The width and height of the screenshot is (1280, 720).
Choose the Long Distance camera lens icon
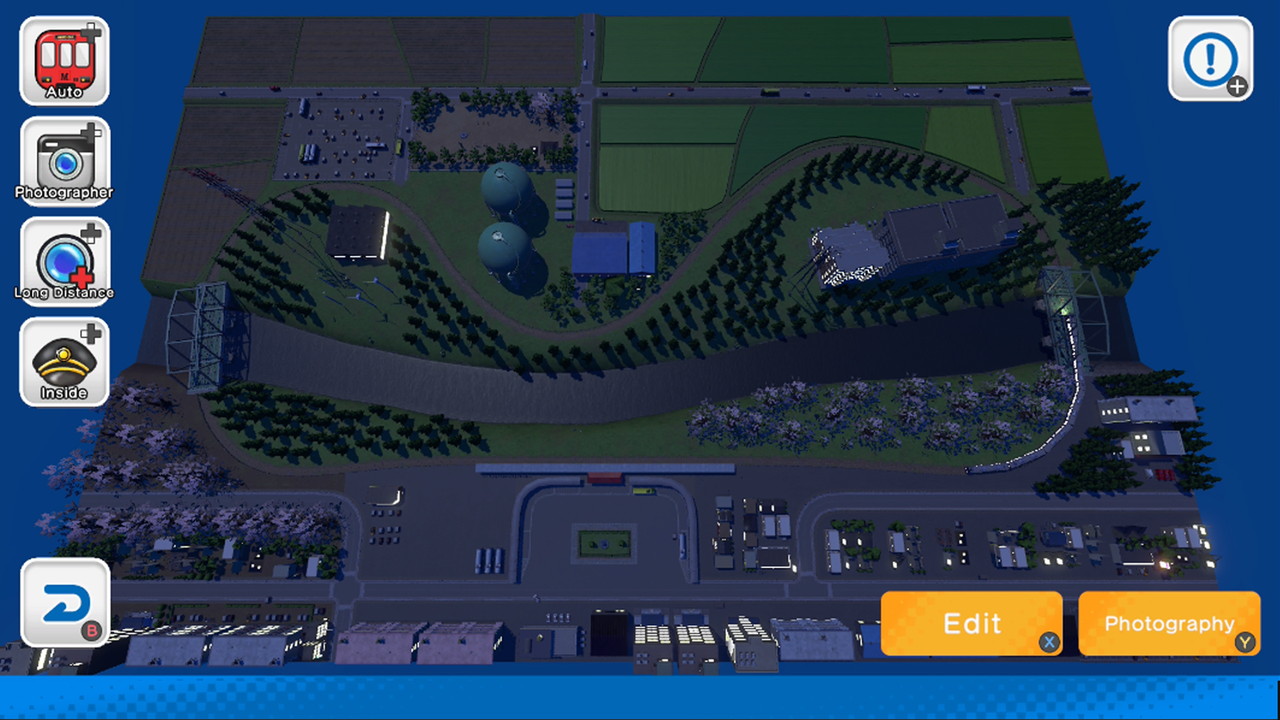tap(63, 258)
